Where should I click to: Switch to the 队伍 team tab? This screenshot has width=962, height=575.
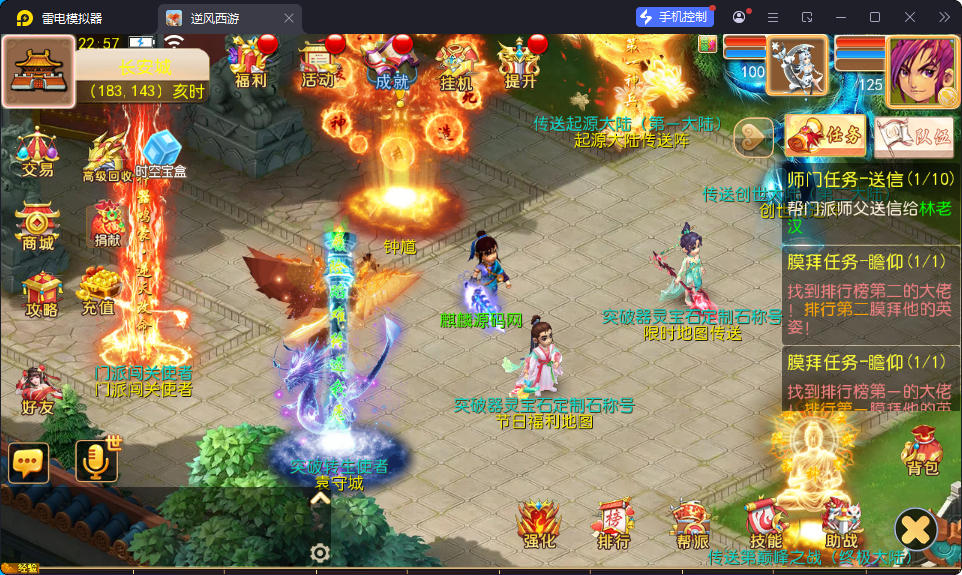[x=913, y=137]
